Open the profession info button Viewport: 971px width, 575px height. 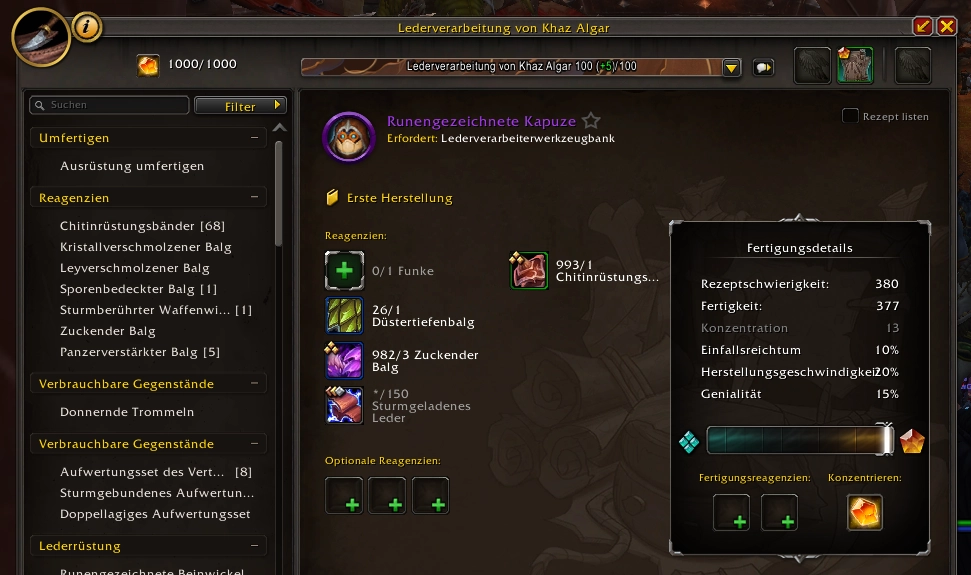[x=87, y=27]
